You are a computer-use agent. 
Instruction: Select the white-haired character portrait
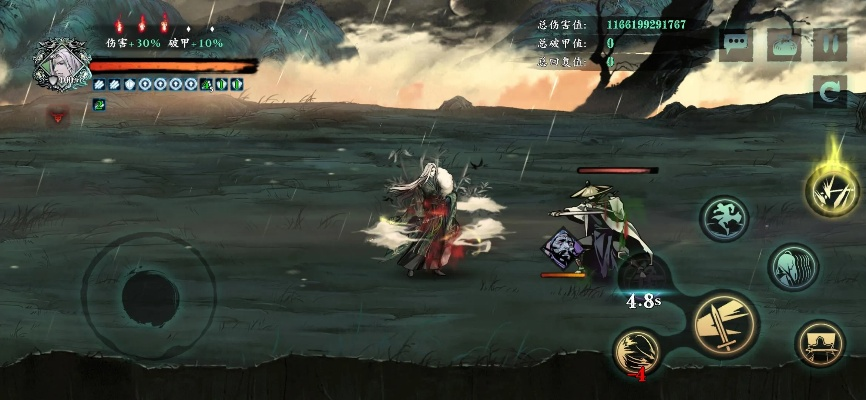click(60, 62)
